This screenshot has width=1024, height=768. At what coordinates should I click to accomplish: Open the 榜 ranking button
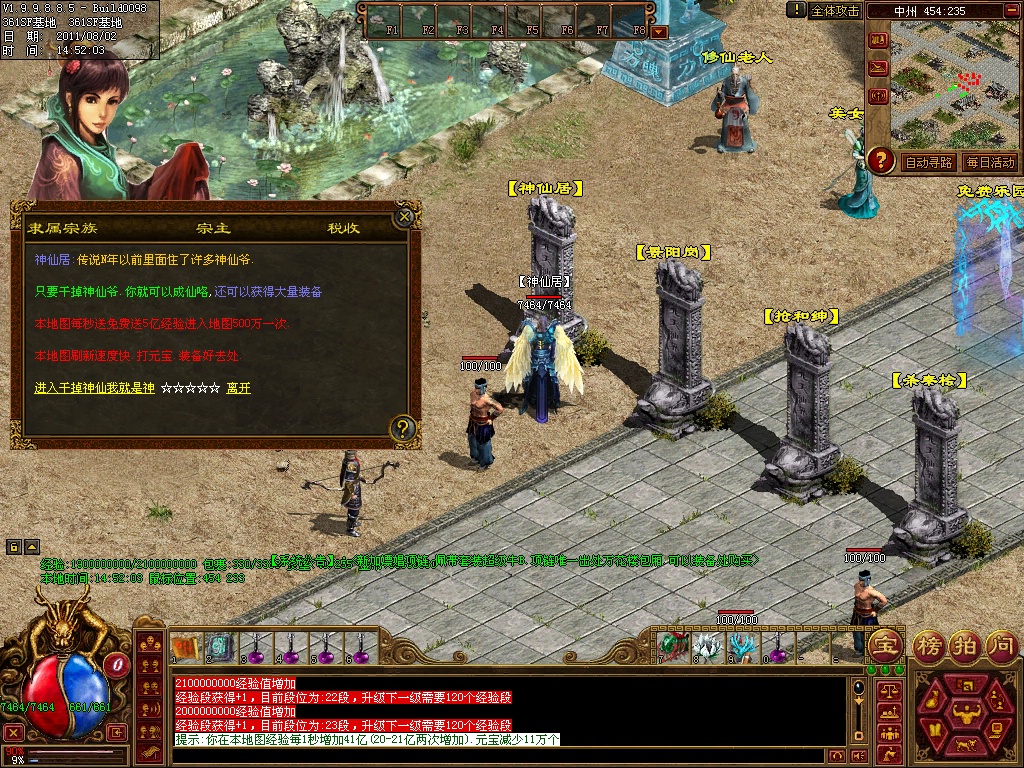(929, 645)
